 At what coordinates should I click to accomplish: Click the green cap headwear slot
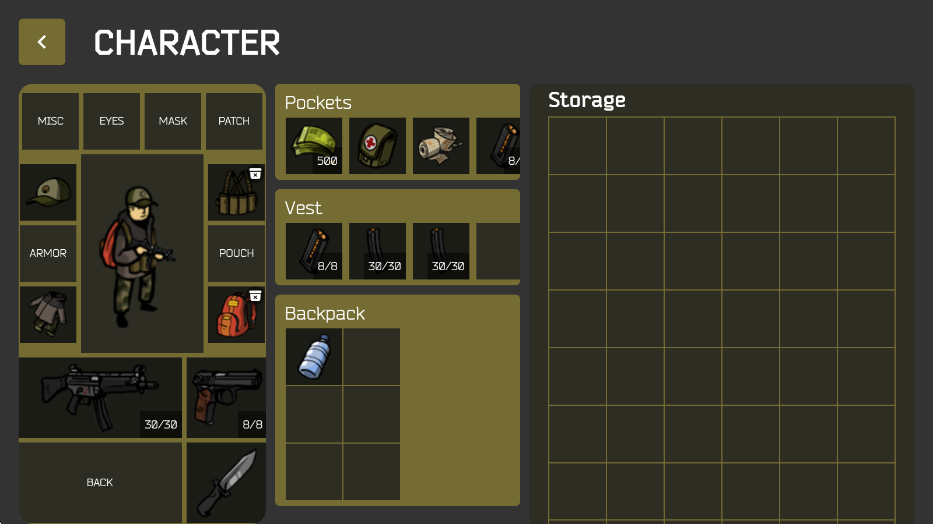pyautogui.click(x=48, y=192)
